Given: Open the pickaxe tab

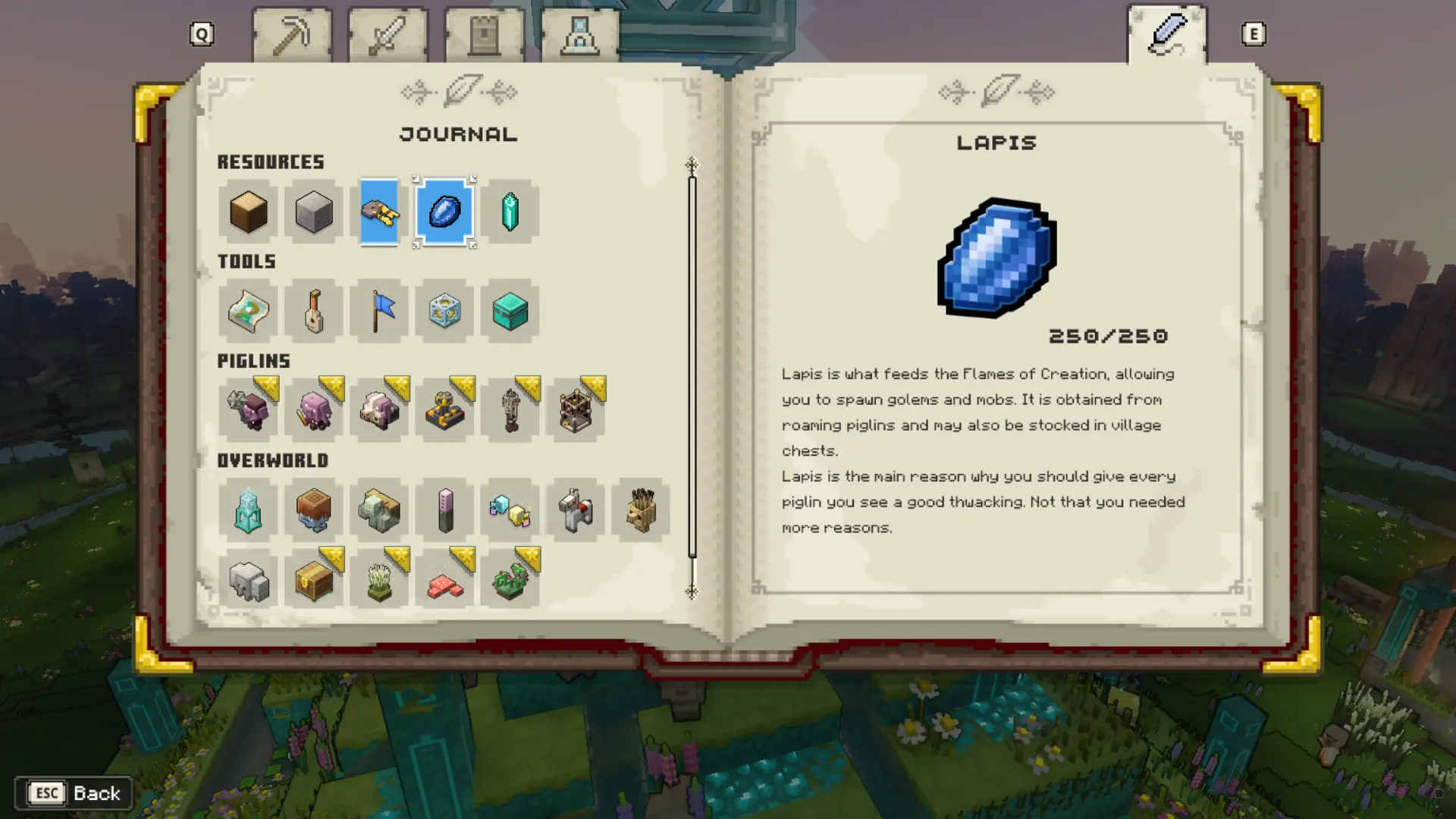Looking at the screenshot, I should [293, 32].
